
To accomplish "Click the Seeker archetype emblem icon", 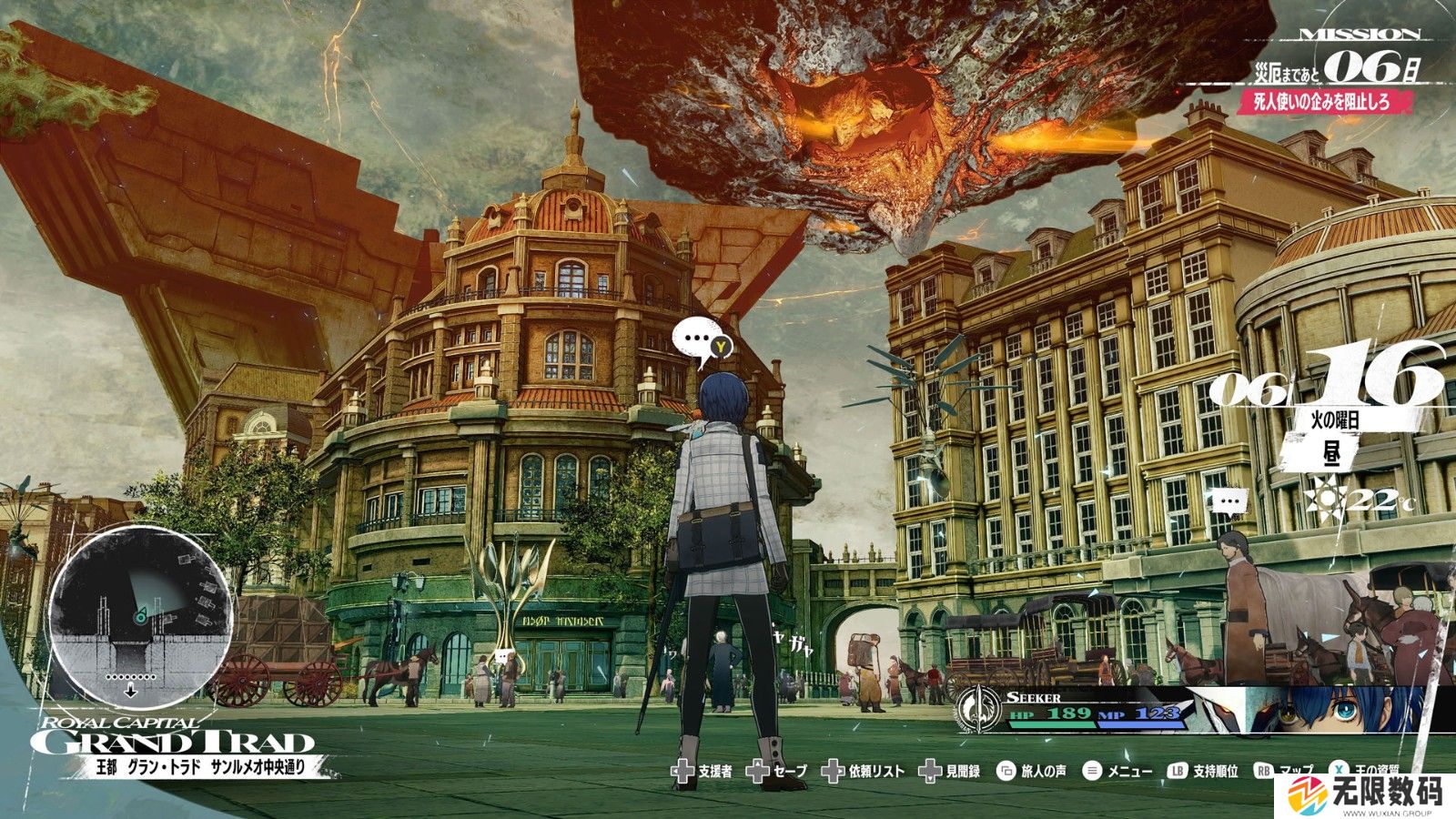I will click(978, 712).
